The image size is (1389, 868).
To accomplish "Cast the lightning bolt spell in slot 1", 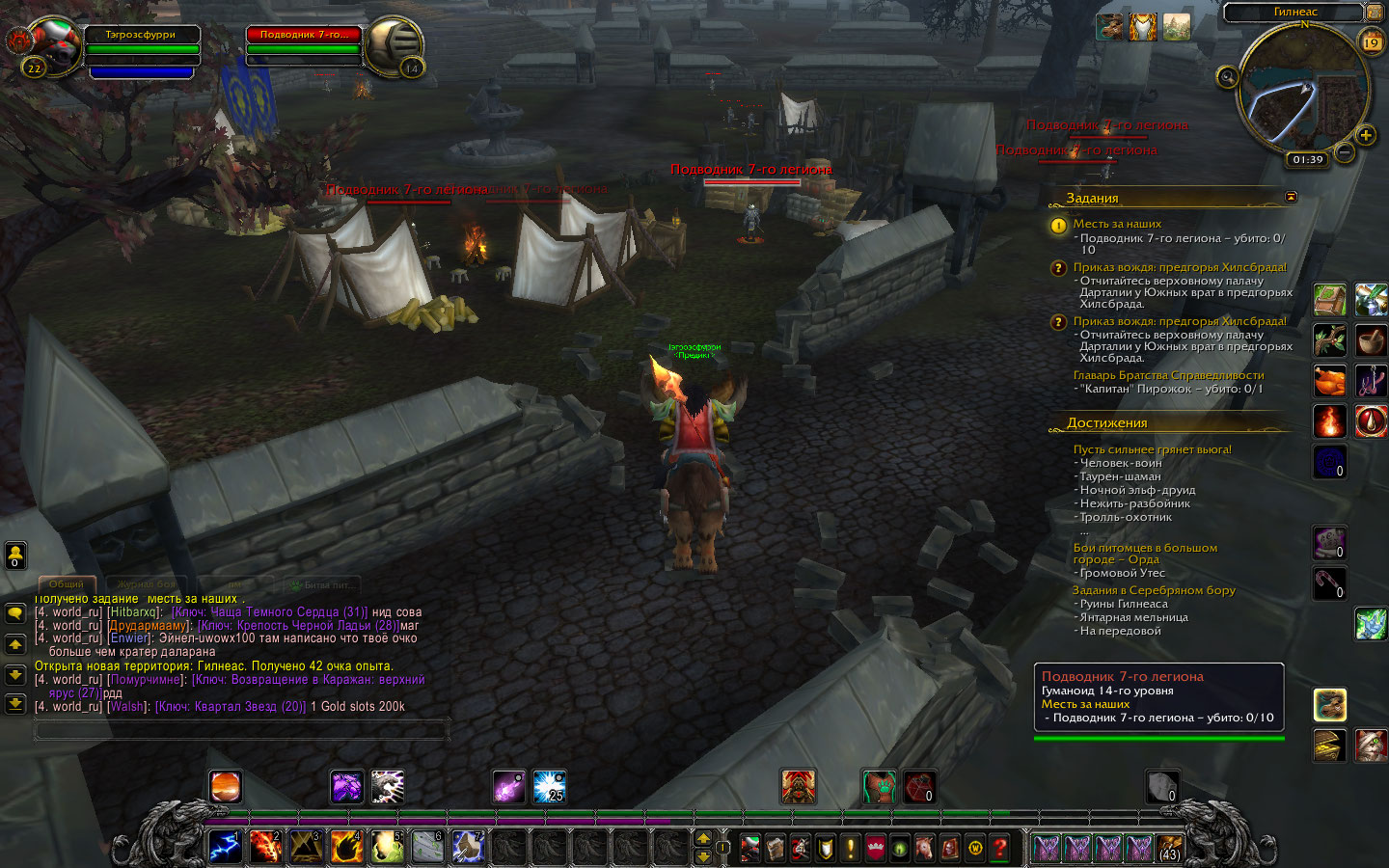I will pyautogui.click(x=225, y=846).
